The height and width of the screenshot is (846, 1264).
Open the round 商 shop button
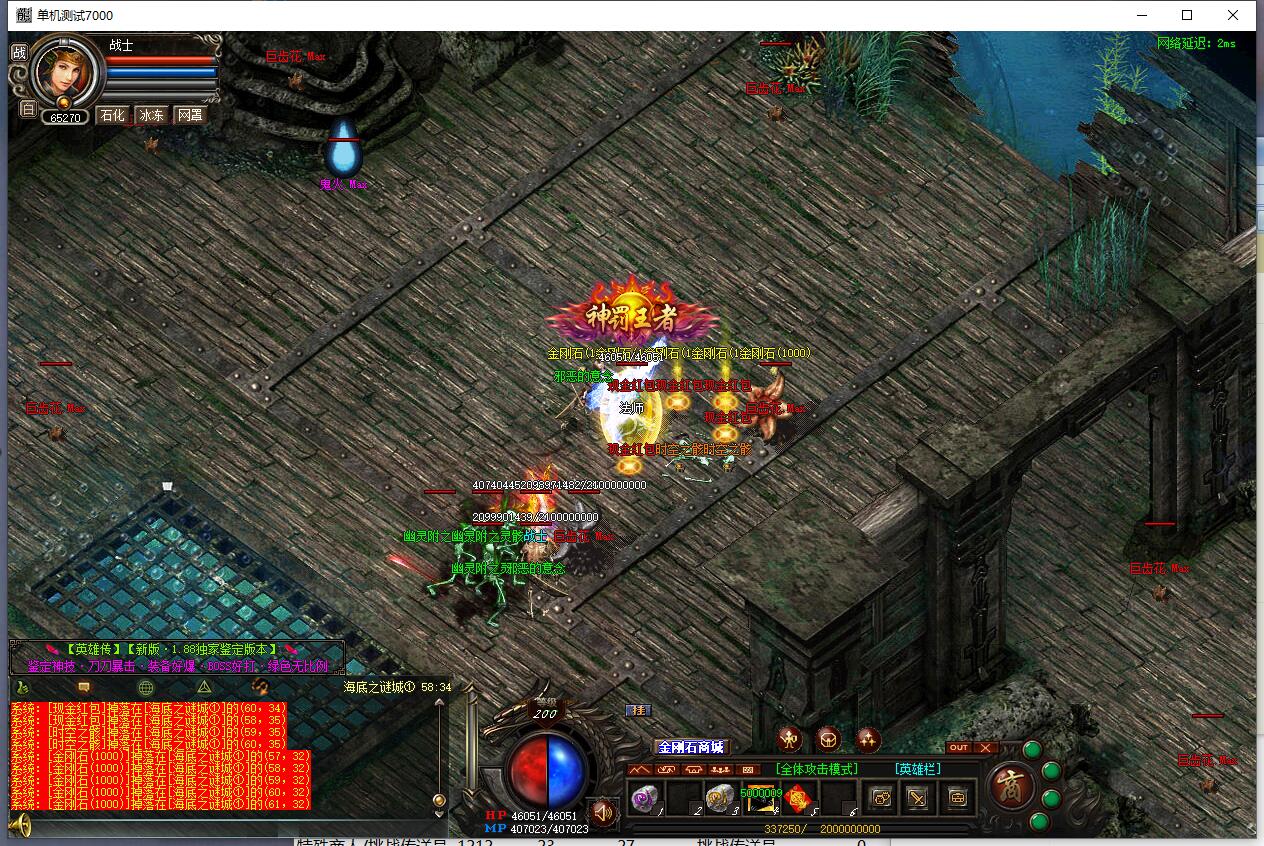pyautogui.click(x=1010, y=785)
